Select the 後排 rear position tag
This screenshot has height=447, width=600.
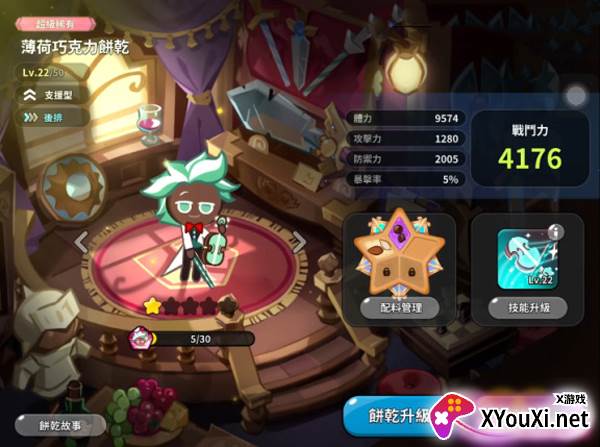click(53, 117)
